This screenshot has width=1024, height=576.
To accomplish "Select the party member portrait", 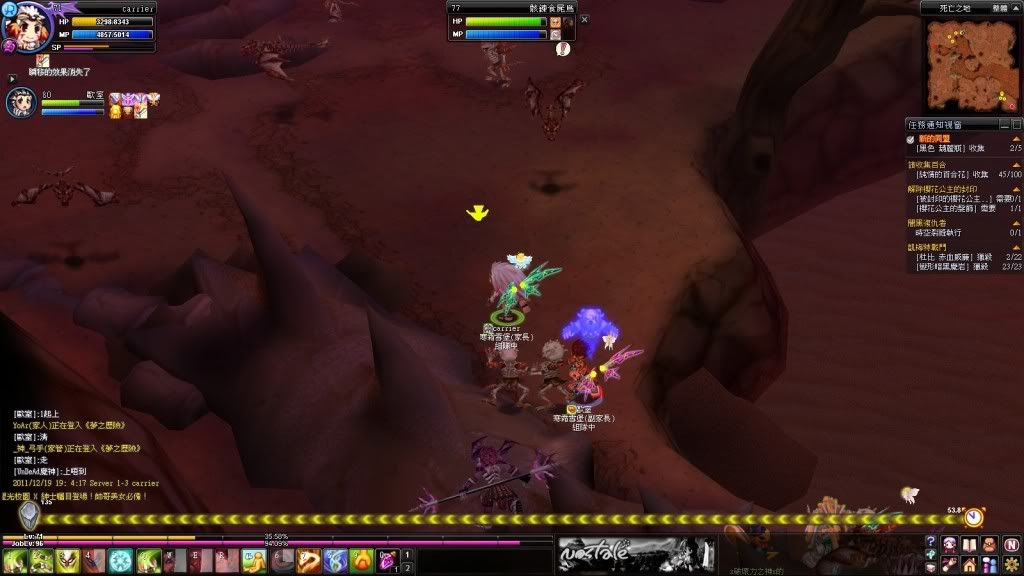I will tap(22, 104).
